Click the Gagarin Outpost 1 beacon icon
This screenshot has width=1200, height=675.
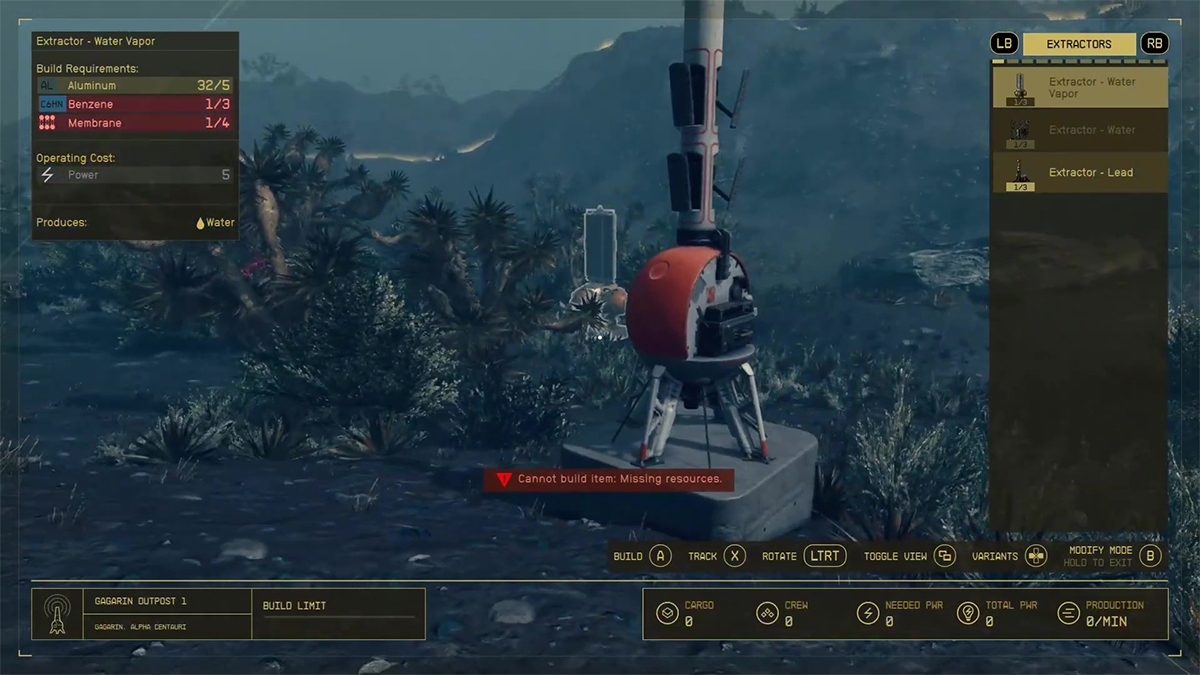[x=57, y=614]
